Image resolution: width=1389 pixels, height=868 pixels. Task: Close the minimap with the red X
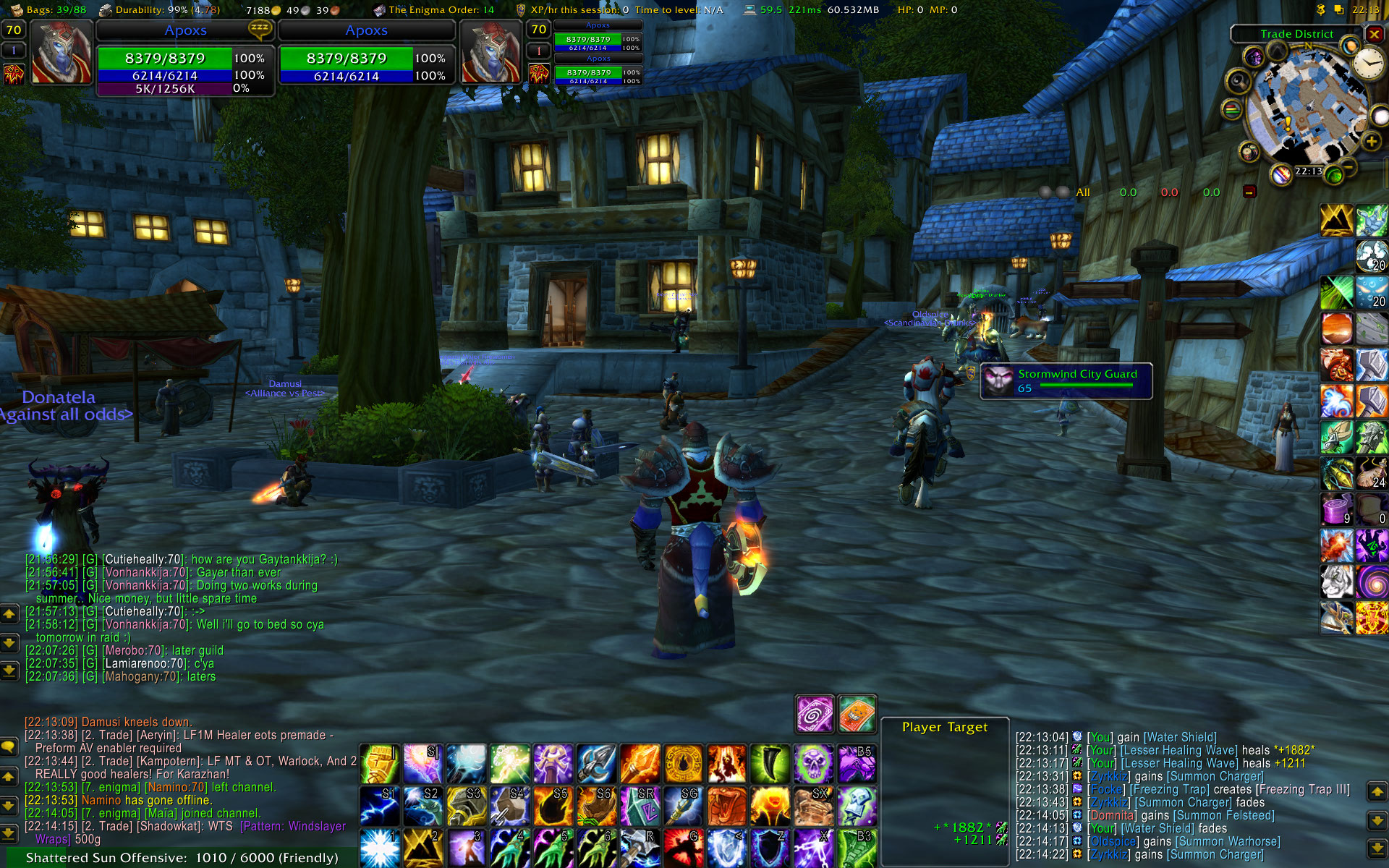pyautogui.click(x=1374, y=34)
